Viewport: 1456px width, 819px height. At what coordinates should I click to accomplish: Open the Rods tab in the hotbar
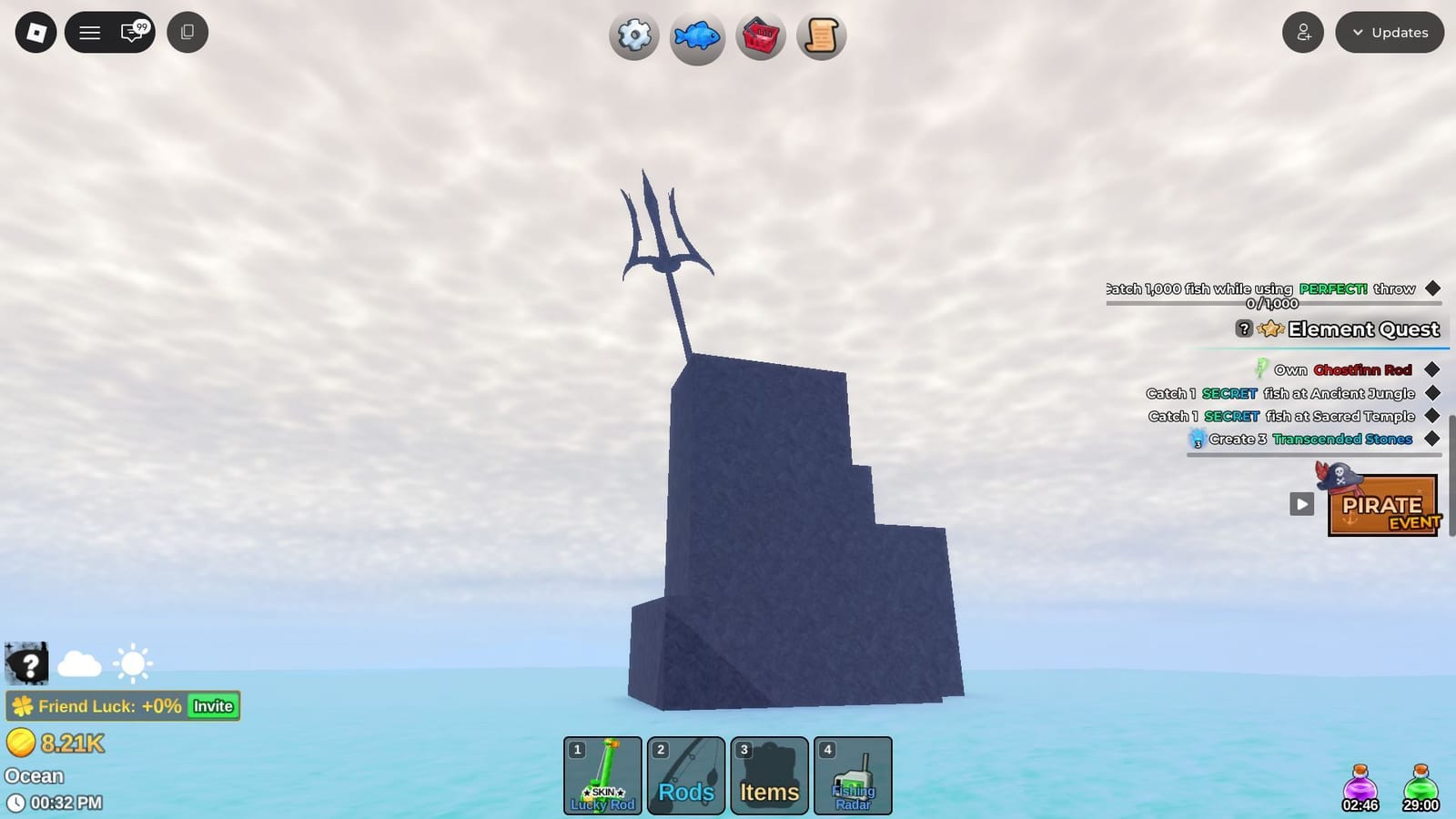(x=685, y=775)
